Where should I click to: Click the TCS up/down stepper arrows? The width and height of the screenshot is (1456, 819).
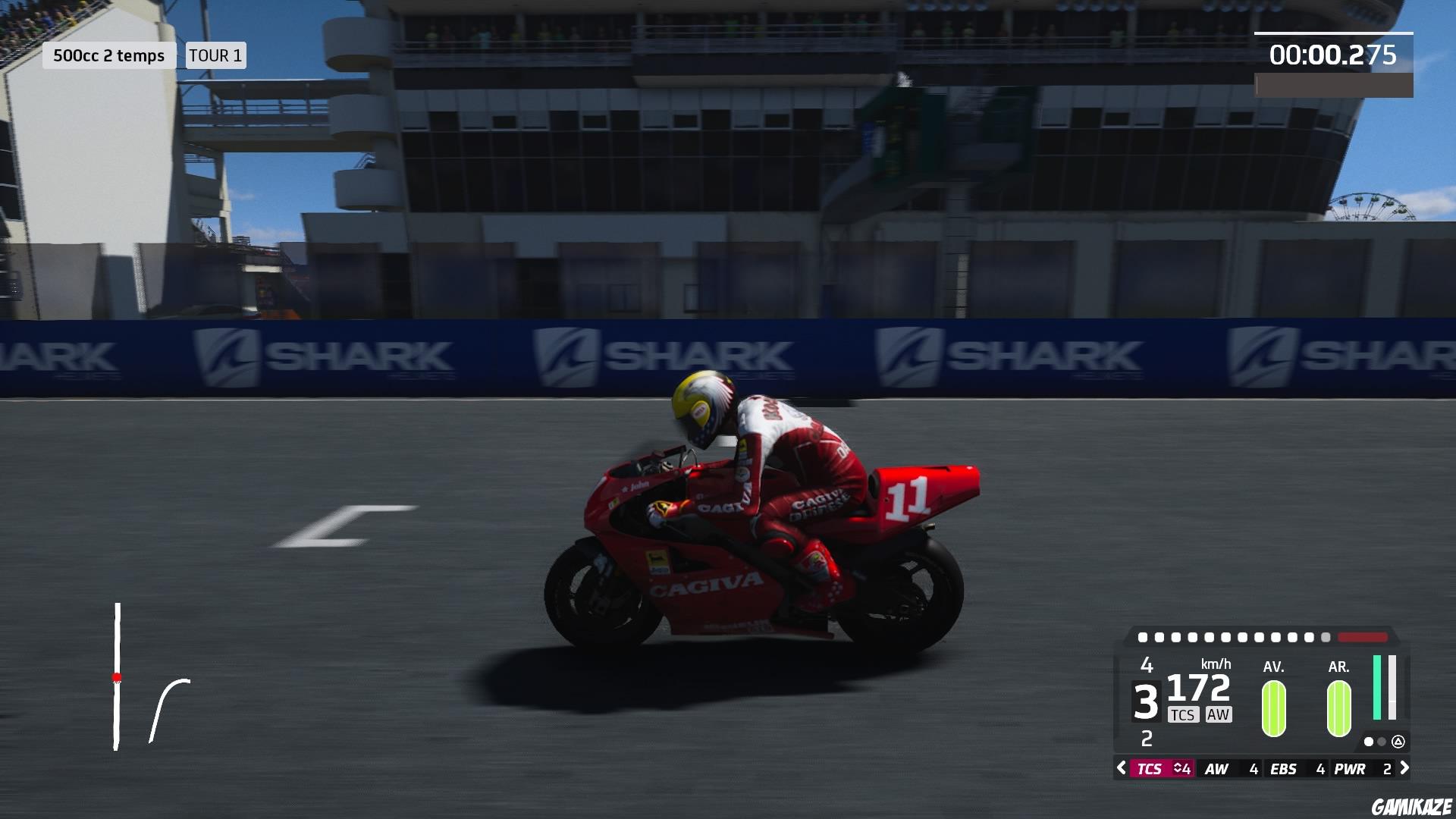[x=1175, y=767]
